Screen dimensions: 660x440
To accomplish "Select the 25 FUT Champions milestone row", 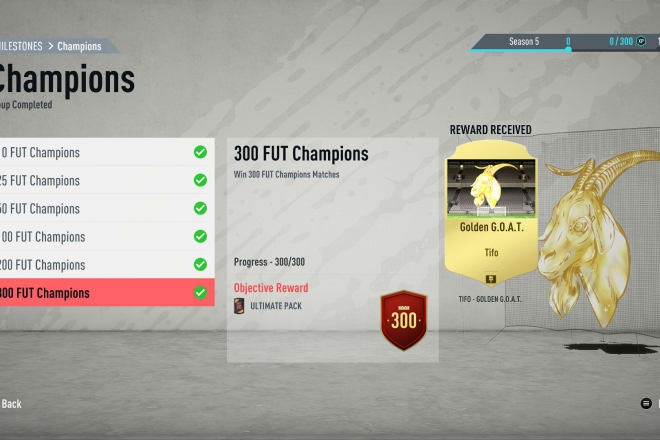I will click(105, 181).
